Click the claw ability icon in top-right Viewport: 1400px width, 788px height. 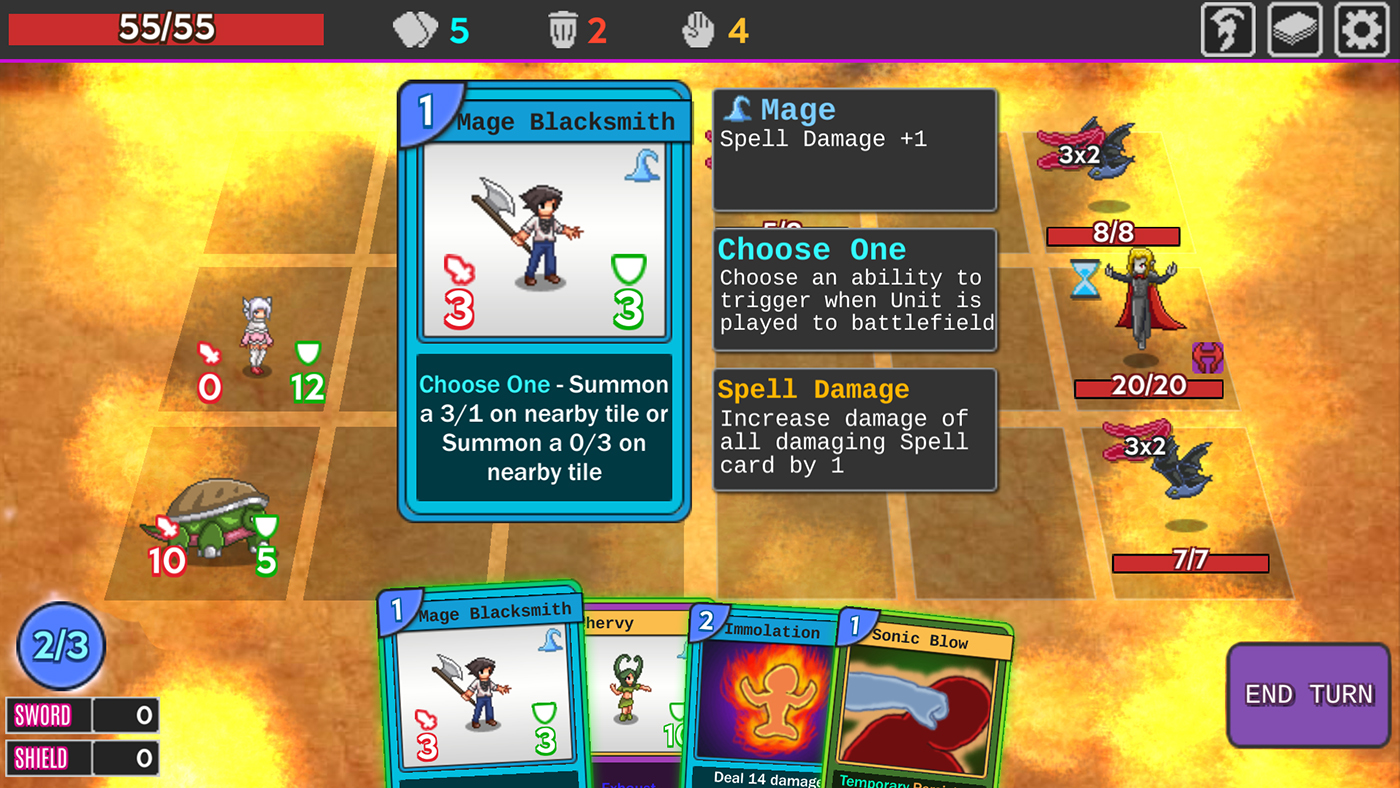click(x=1227, y=29)
